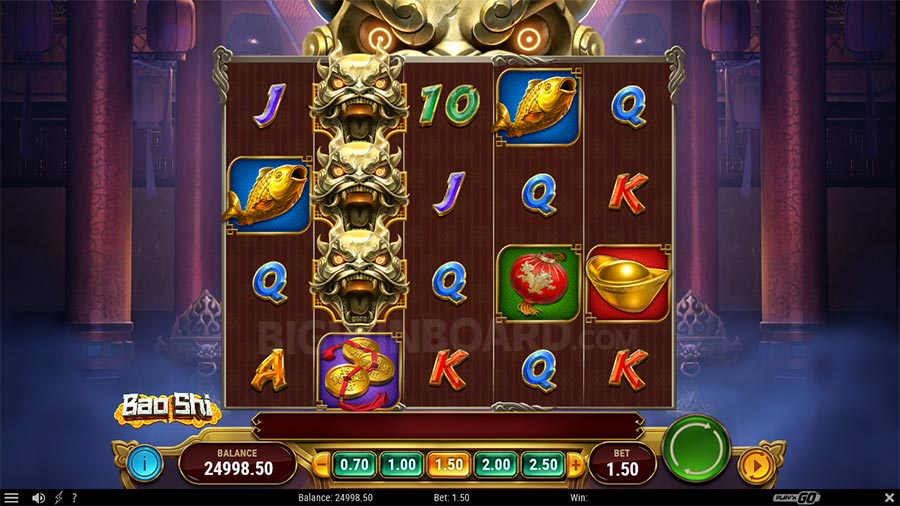The image size is (900, 506).
Task: Select the 0.70 bet amount
Action: point(353,464)
